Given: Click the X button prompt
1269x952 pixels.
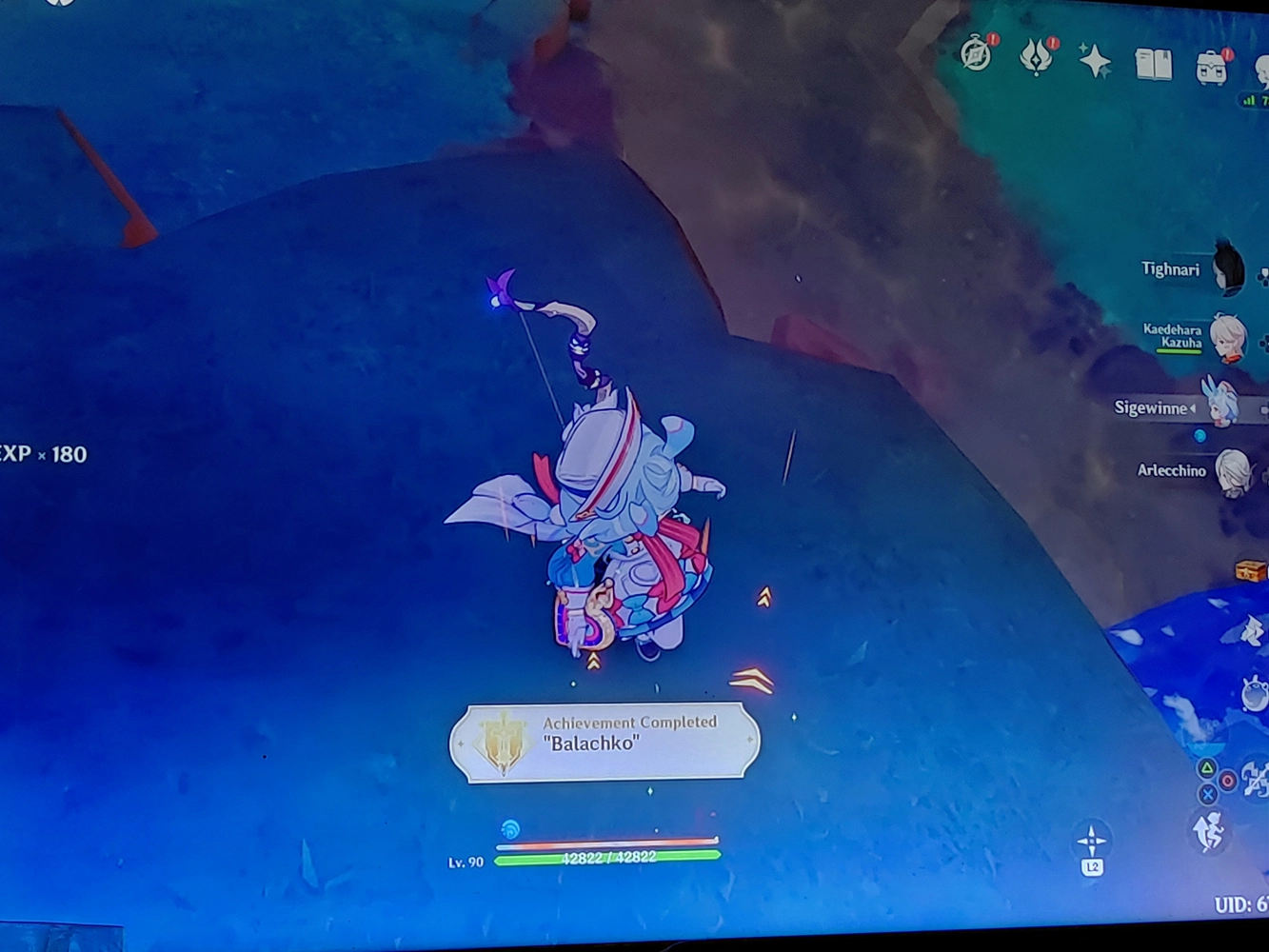Looking at the screenshot, I should tap(1209, 794).
